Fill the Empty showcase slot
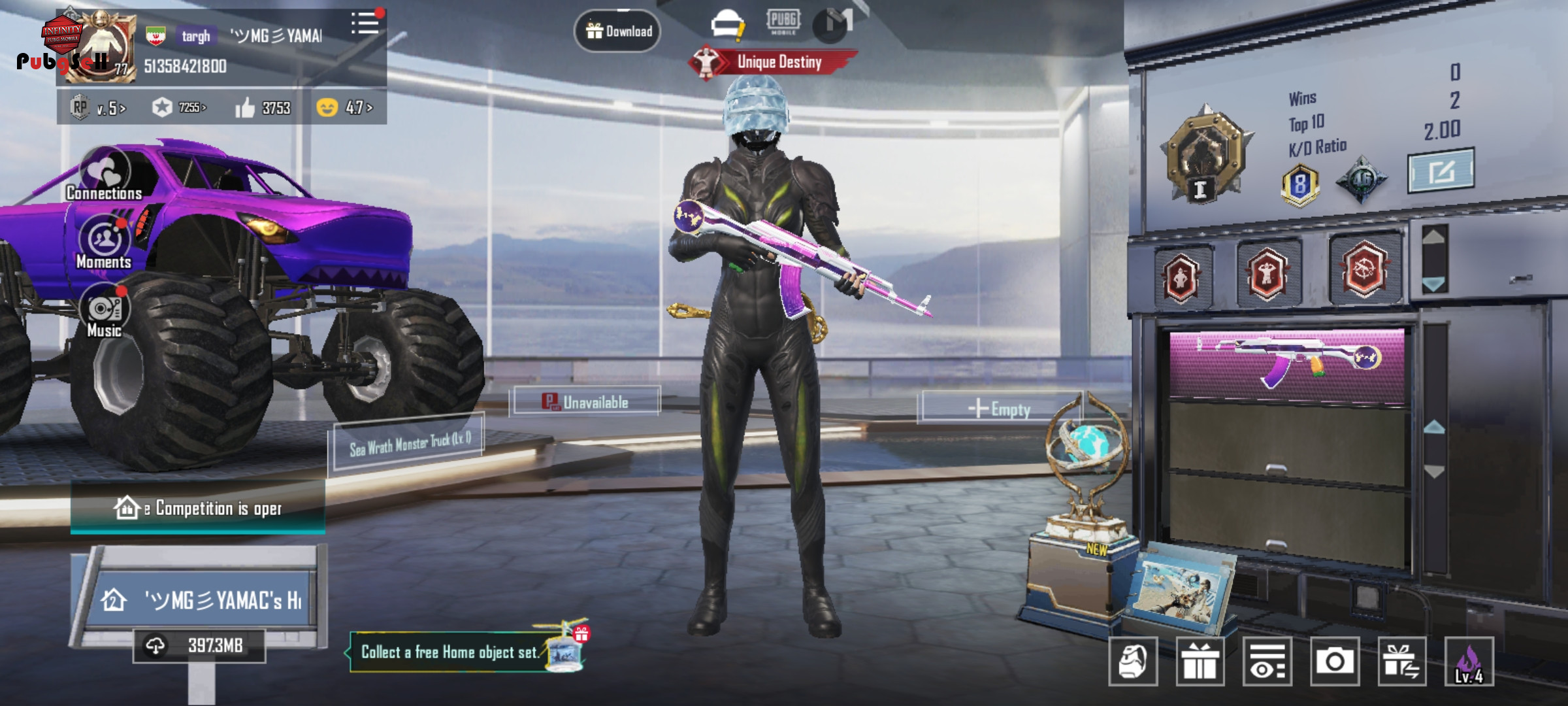1568x706 pixels. click(x=1000, y=409)
